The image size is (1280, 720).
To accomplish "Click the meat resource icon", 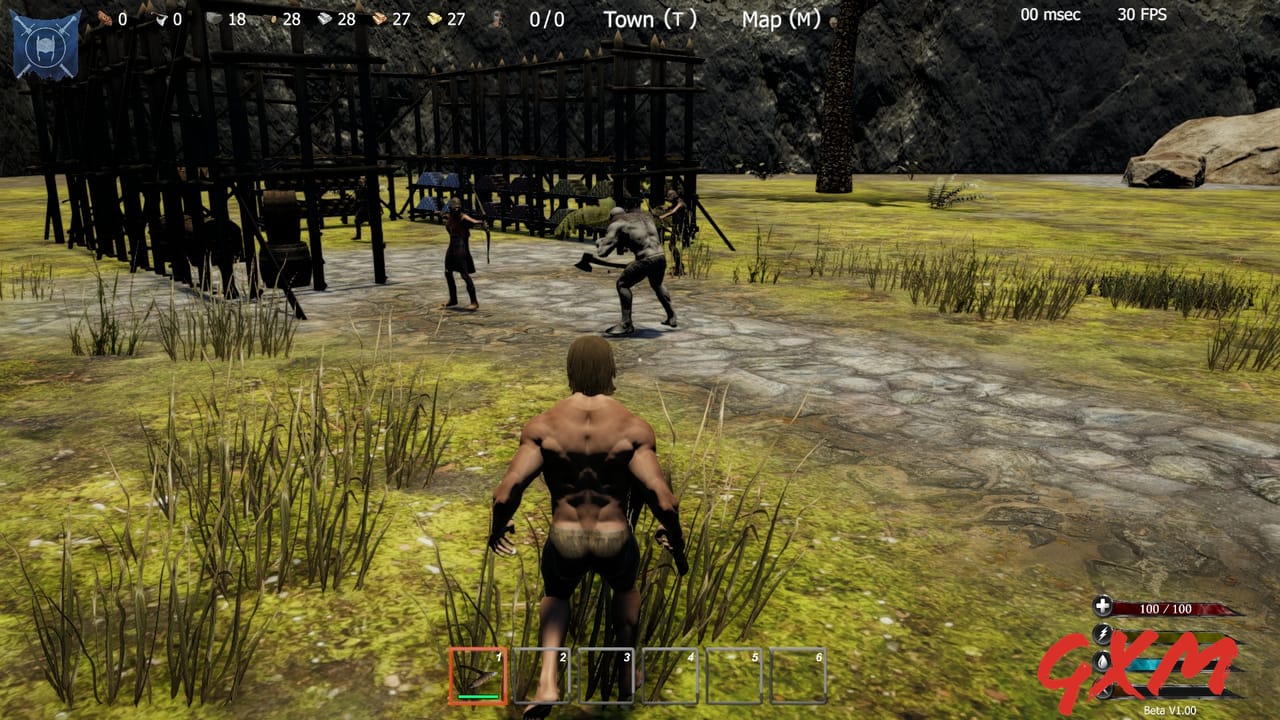I will [104, 17].
